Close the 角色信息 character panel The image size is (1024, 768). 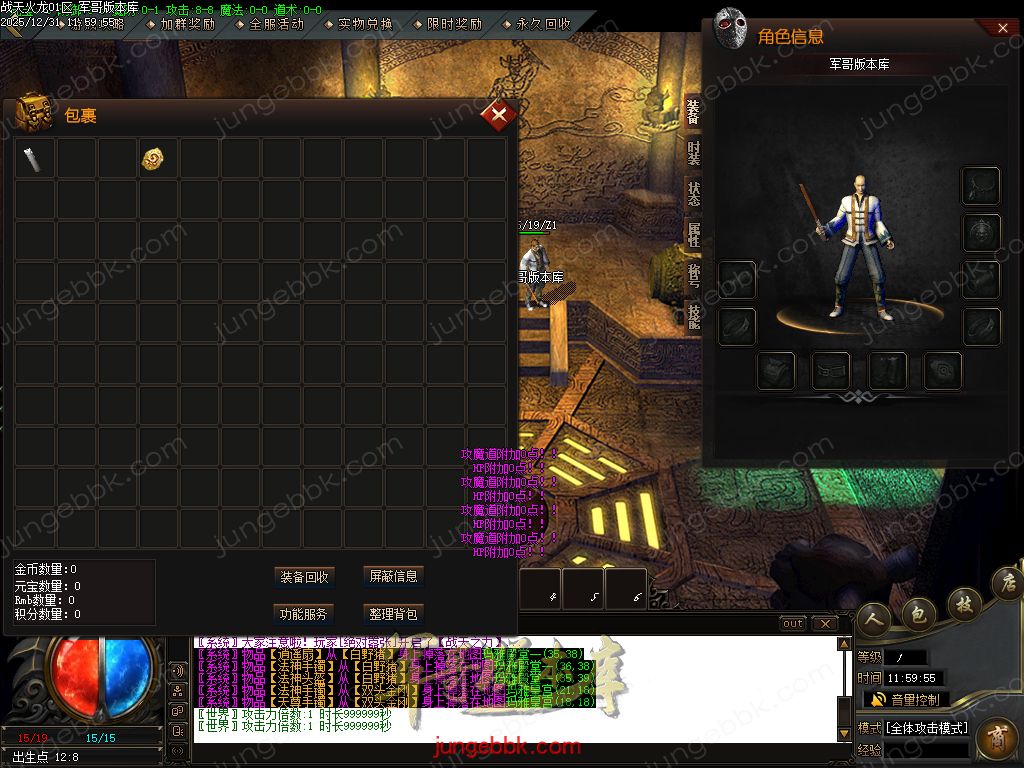click(x=1003, y=29)
